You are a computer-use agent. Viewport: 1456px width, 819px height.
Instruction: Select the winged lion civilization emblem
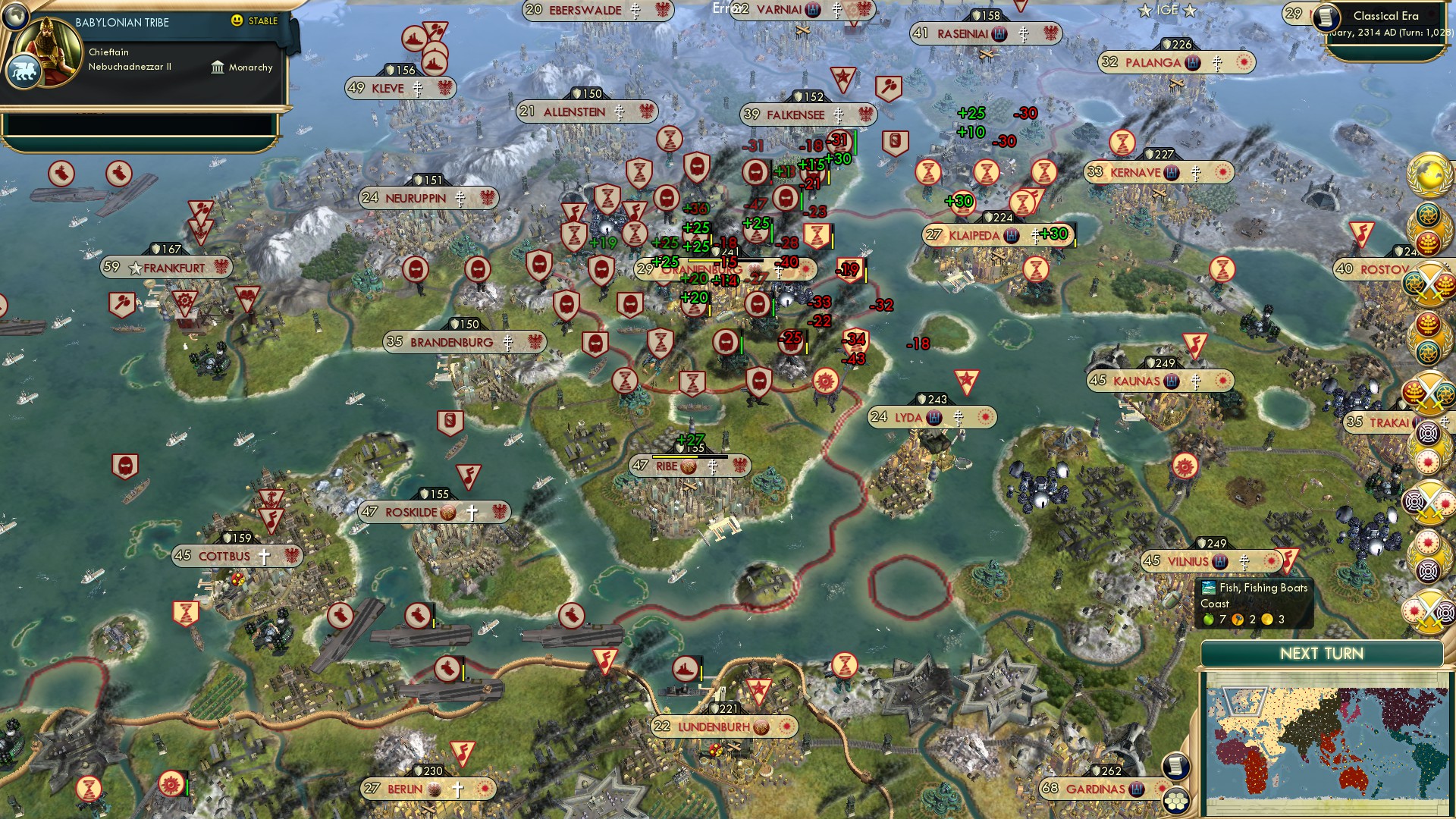pyautogui.click(x=23, y=73)
